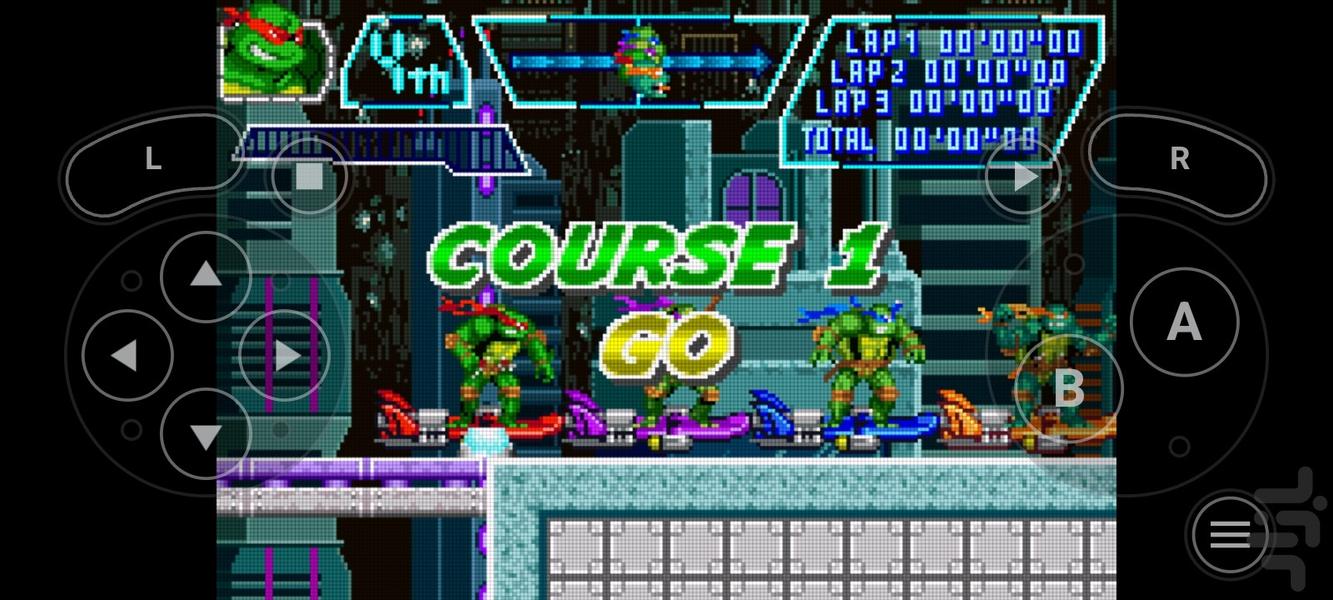Tap the R shoulder button
The image size is (1333, 600).
[1180, 160]
